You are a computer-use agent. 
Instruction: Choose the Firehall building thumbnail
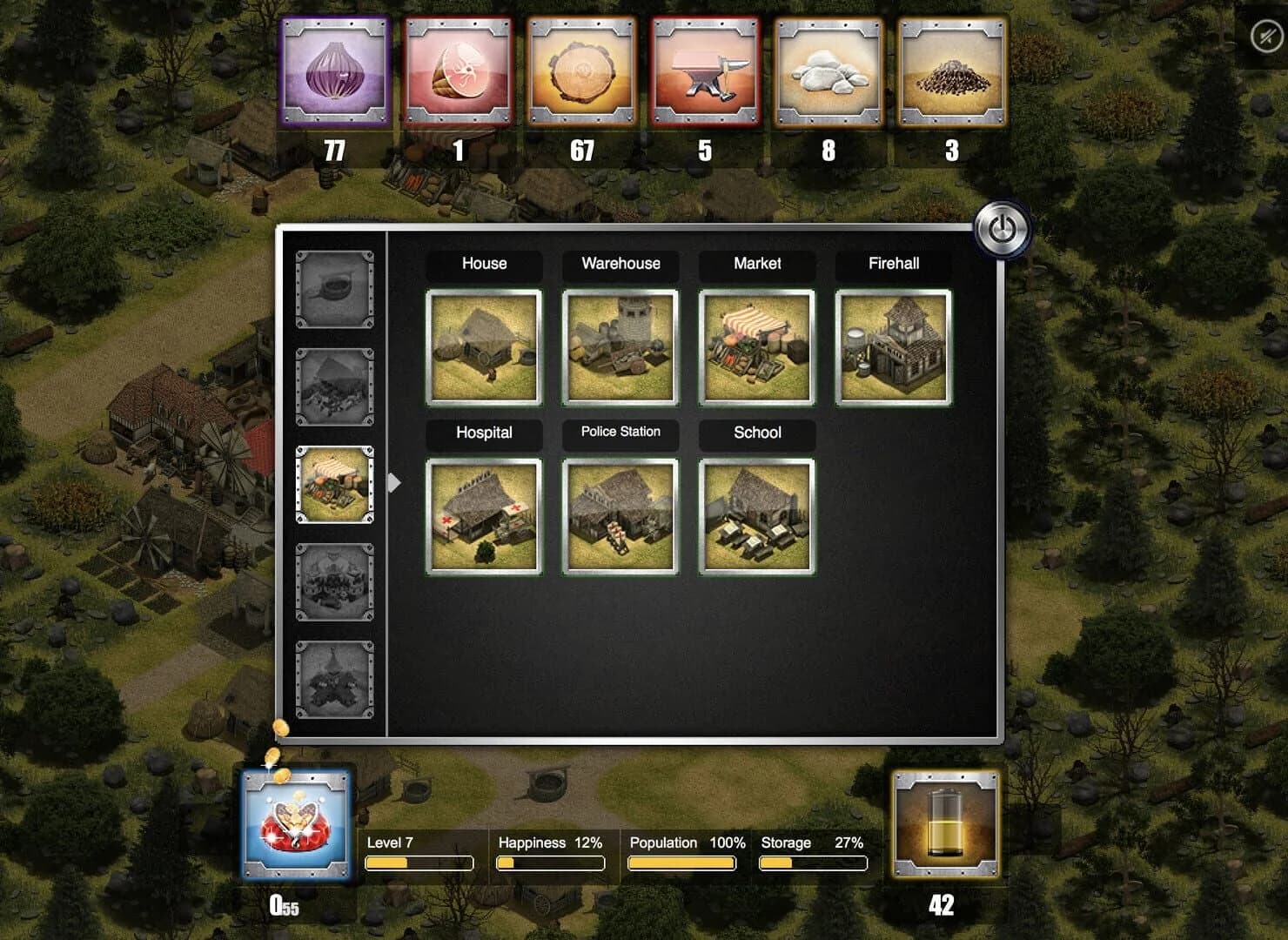[x=893, y=346]
